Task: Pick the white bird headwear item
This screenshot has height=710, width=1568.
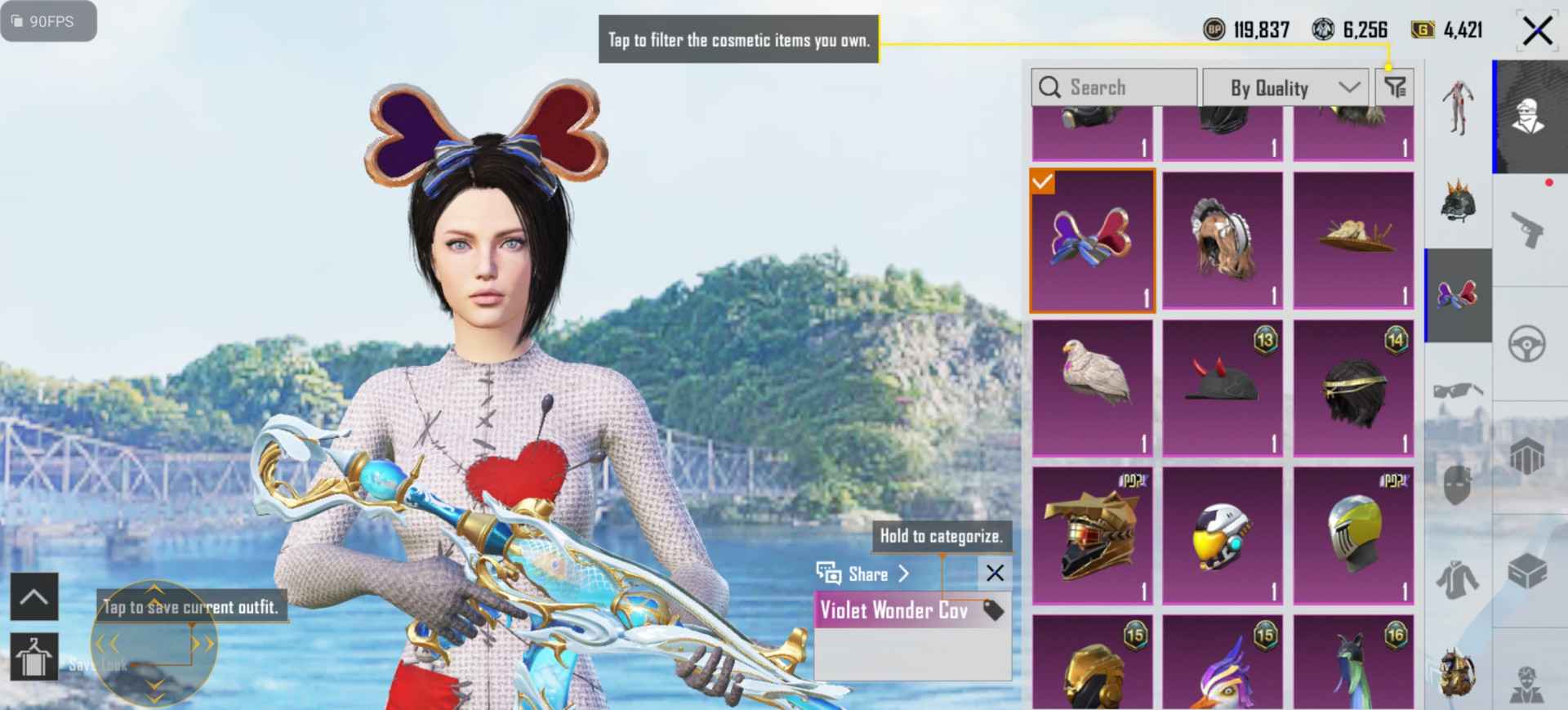Action: point(1092,388)
